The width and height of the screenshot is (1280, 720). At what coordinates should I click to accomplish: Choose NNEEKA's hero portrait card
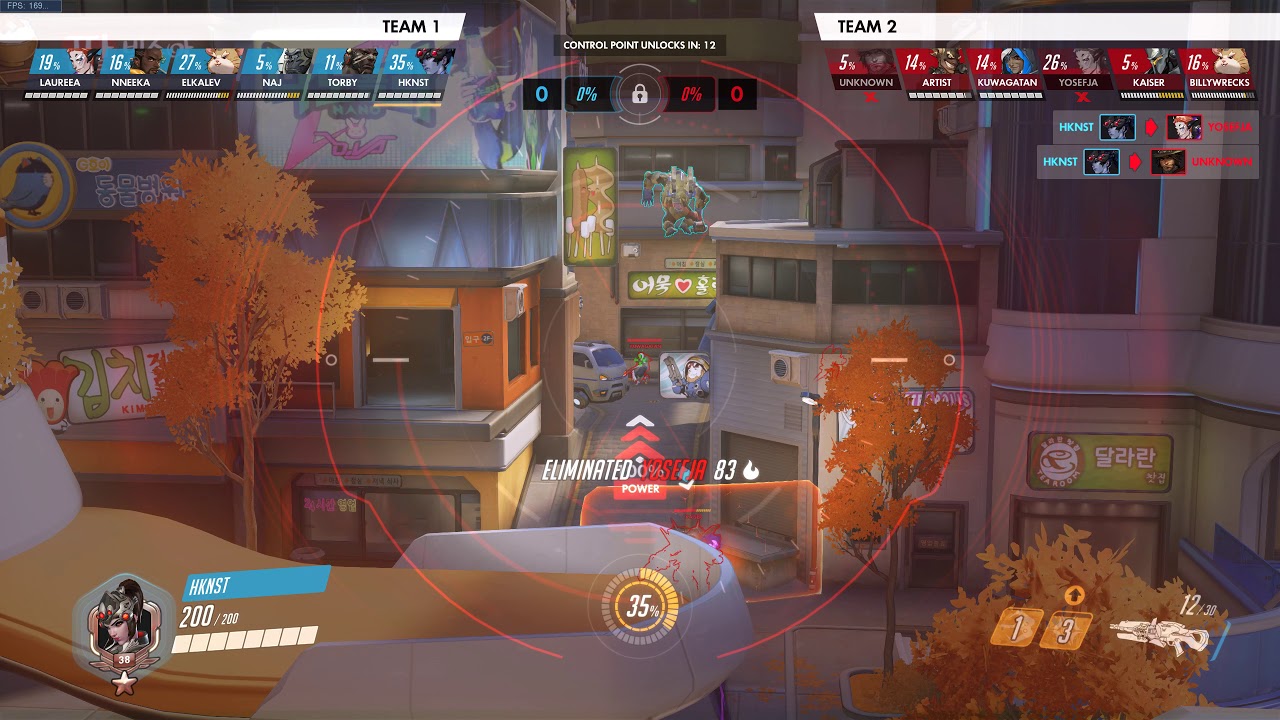click(x=131, y=70)
